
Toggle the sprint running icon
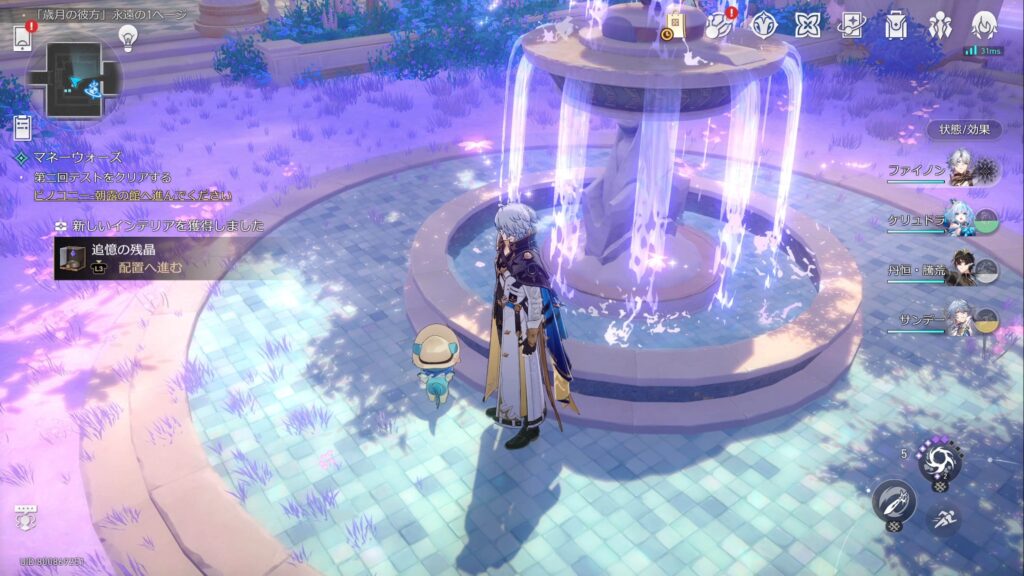click(x=942, y=518)
